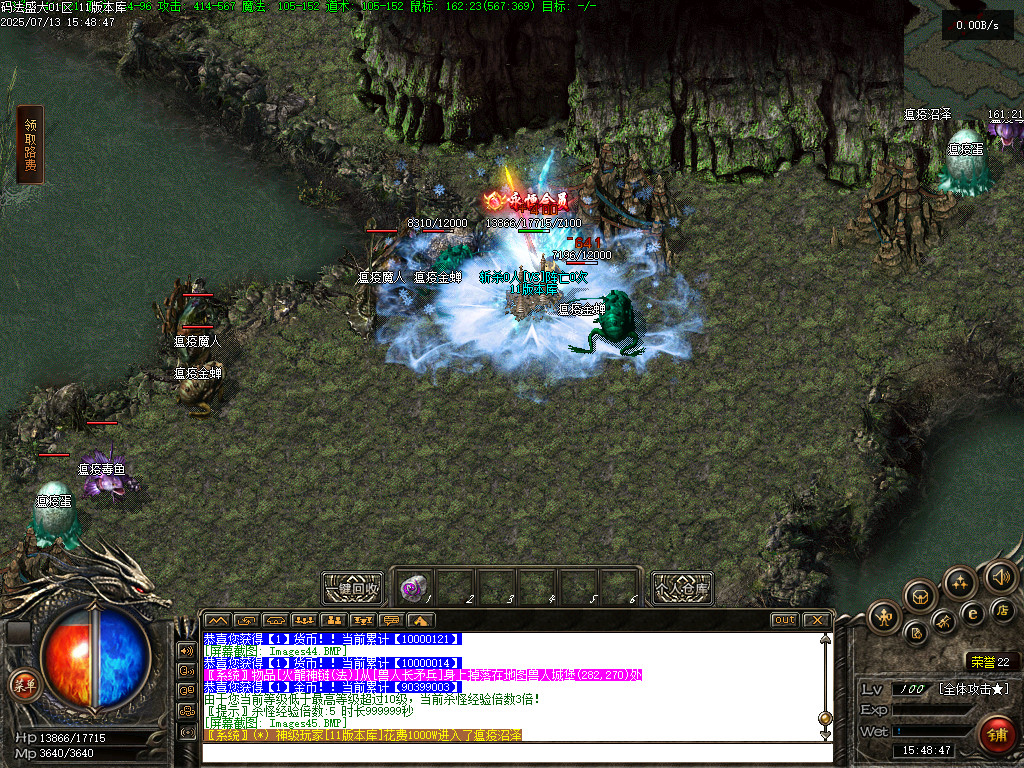Click the chat panel's out button
The image size is (1024, 768).
tap(784, 620)
